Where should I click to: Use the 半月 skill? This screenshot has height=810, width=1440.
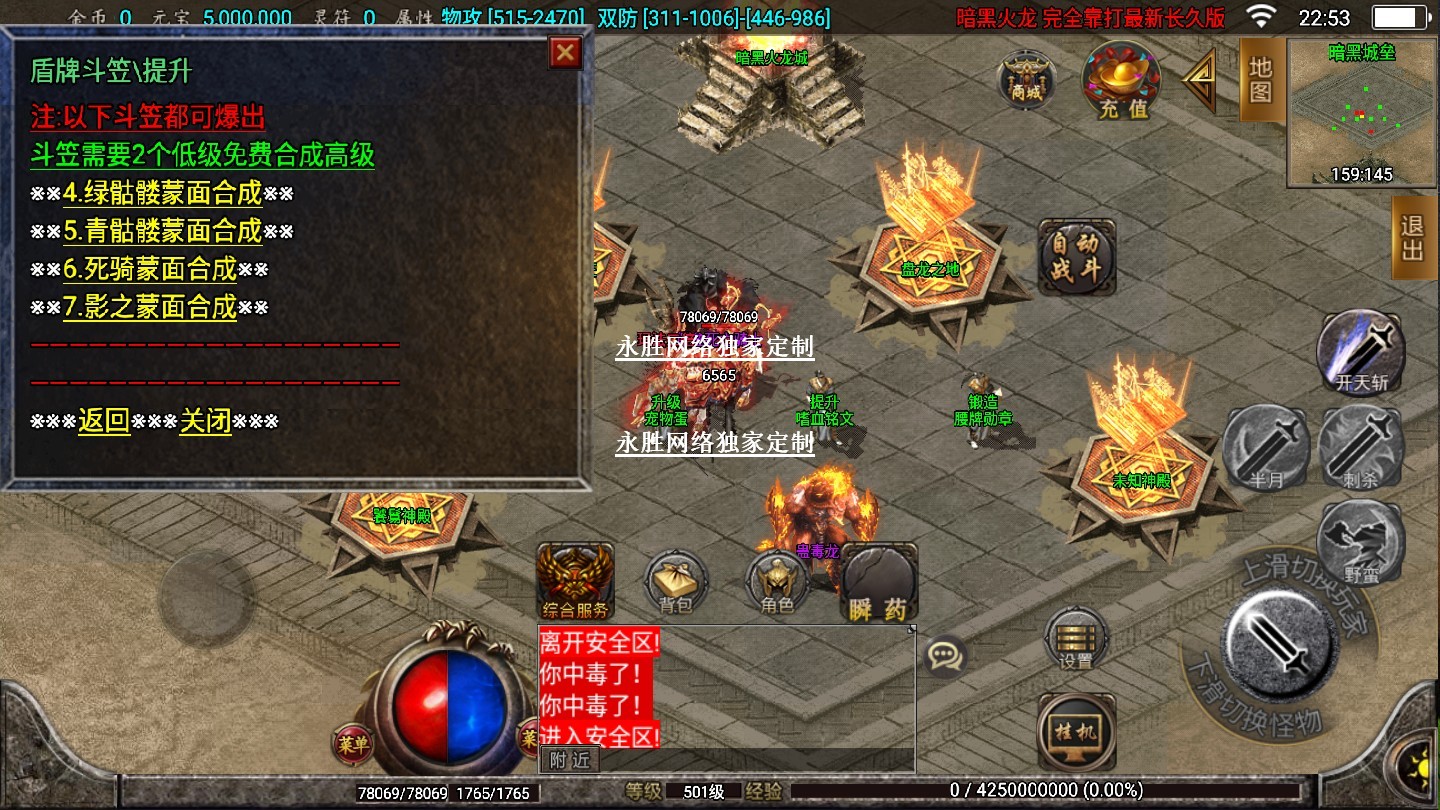pos(1266,448)
